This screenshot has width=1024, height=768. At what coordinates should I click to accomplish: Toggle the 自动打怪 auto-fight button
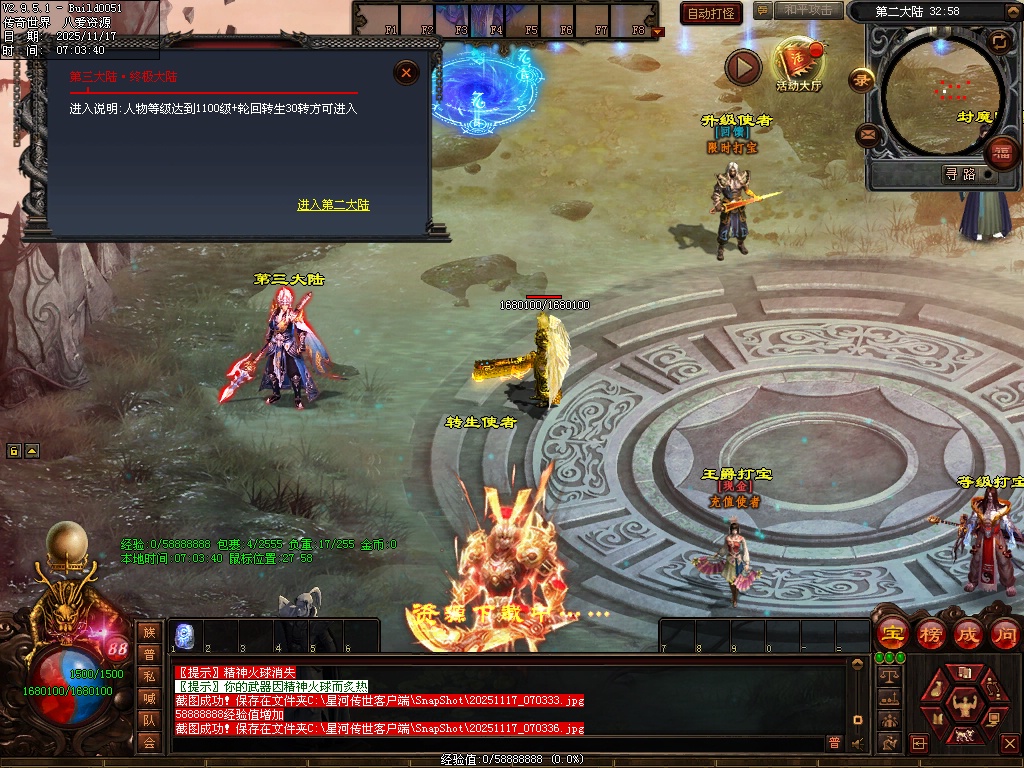point(711,13)
